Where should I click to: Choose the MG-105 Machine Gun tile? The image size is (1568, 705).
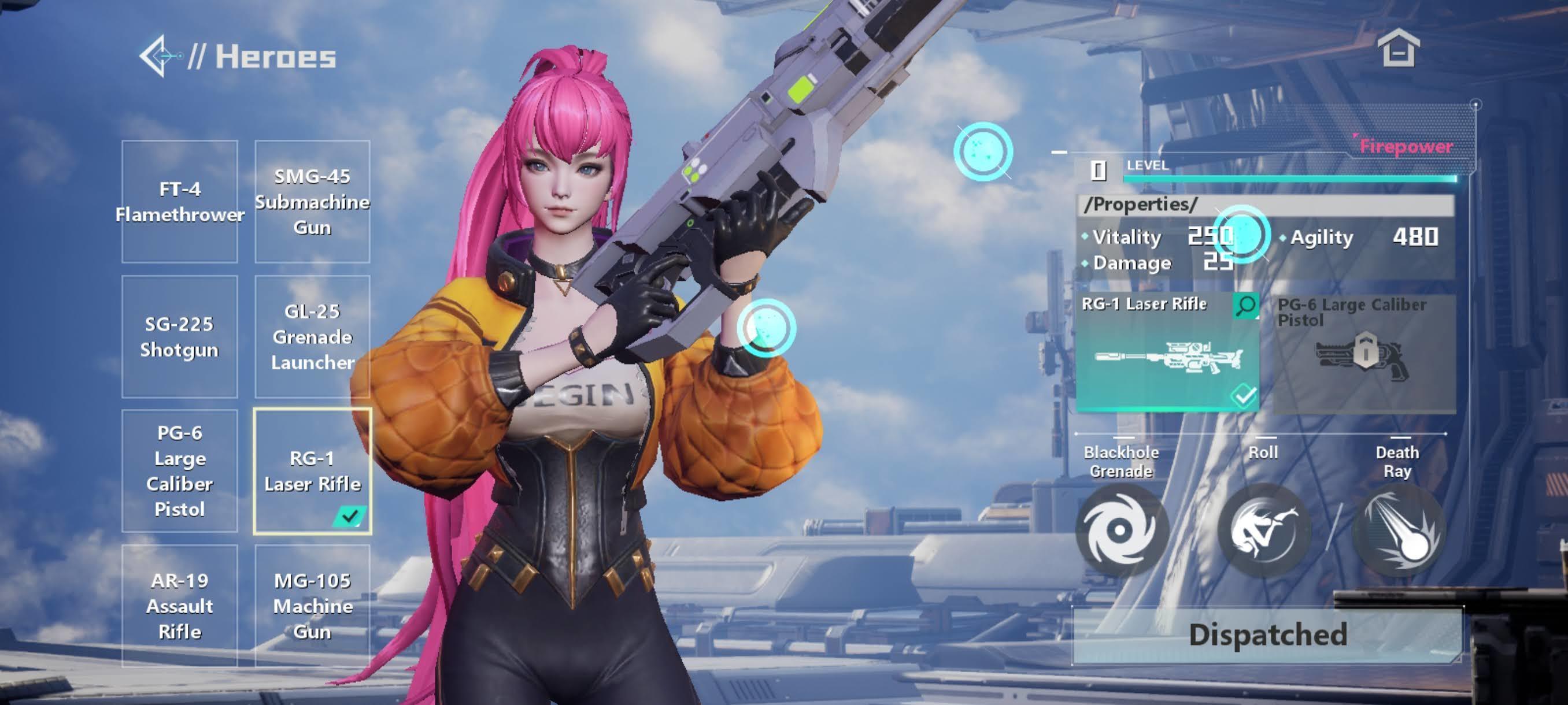click(x=312, y=606)
